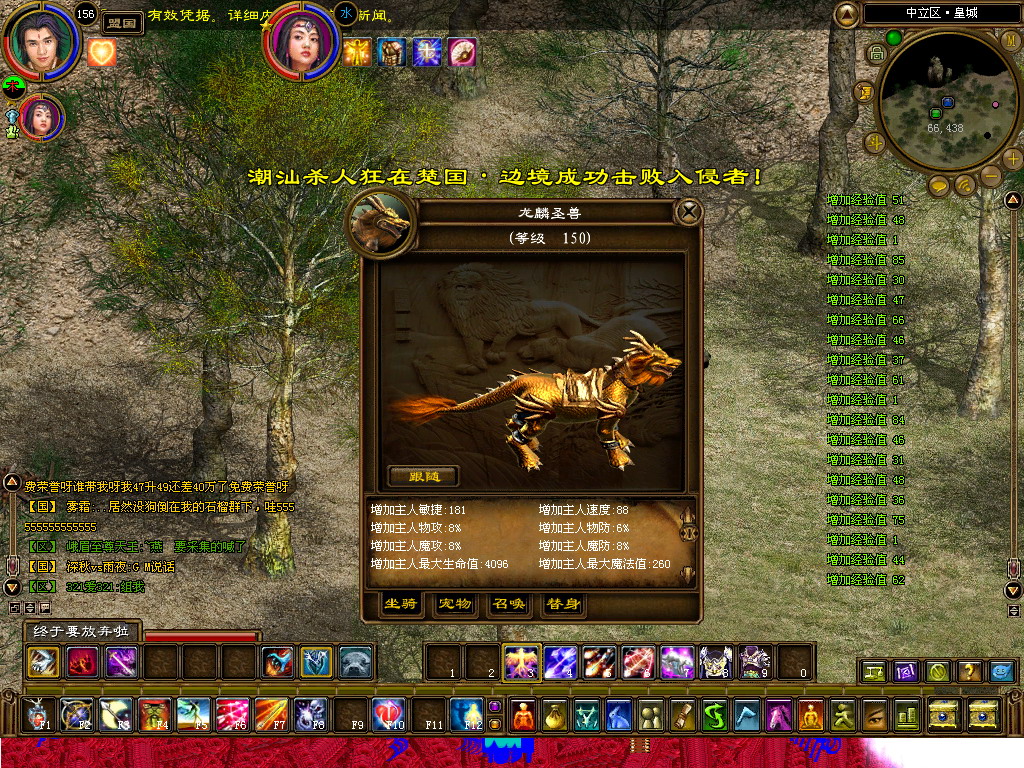Close the 龙麟圣兽 mount window

pyautogui.click(x=688, y=212)
